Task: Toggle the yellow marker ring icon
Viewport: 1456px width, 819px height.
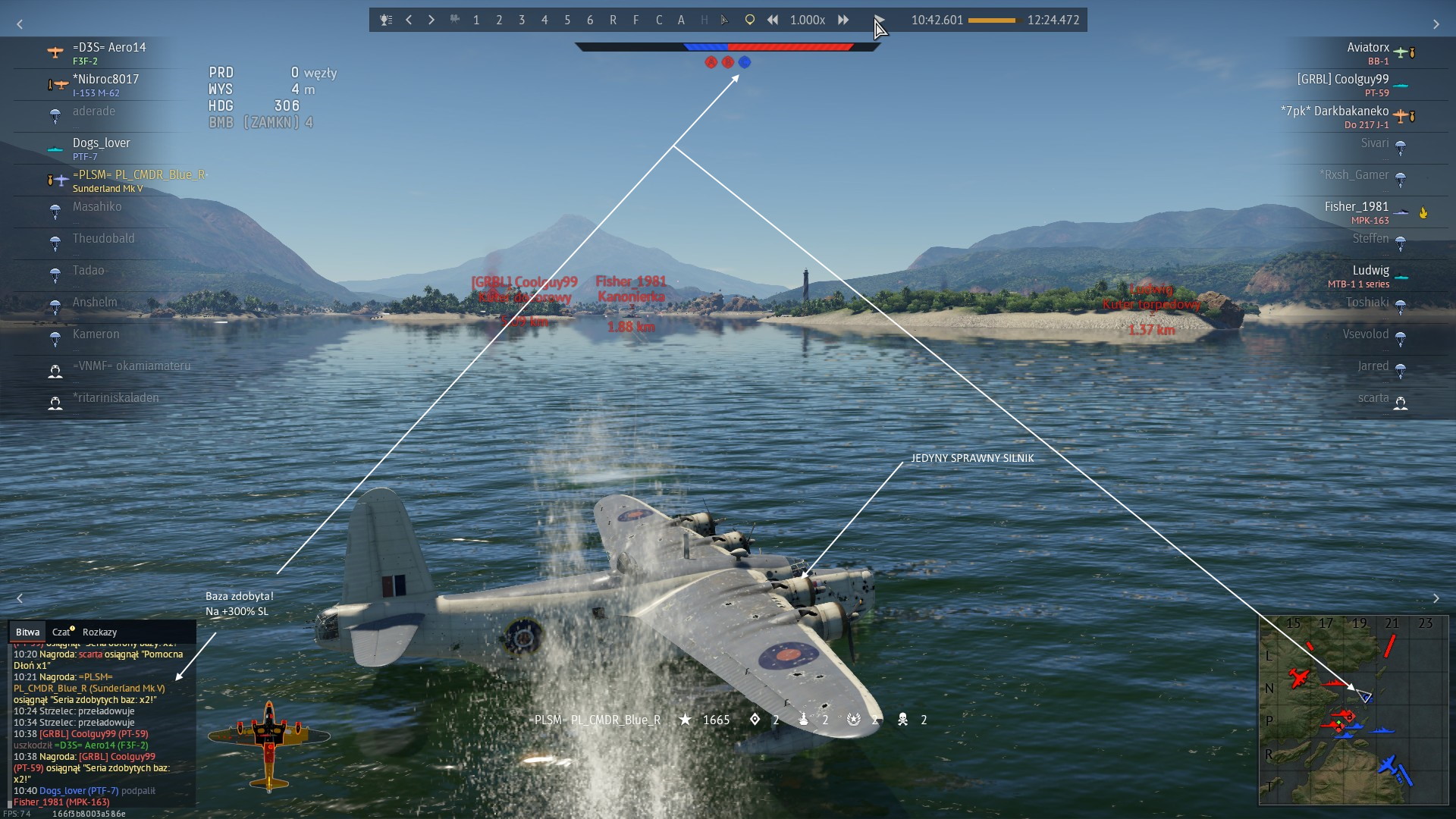Action: (x=749, y=20)
